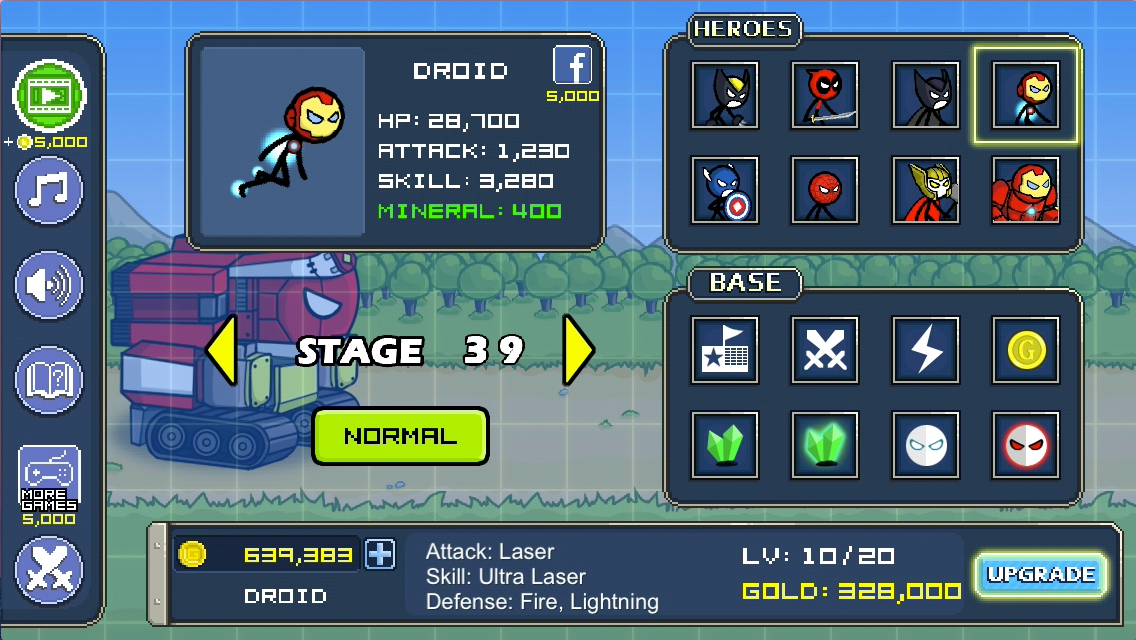Image resolution: width=1136 pixels, height=640 pixels.
Task: Share on Facebook for 5,000 gold
Action: (573, 67)
